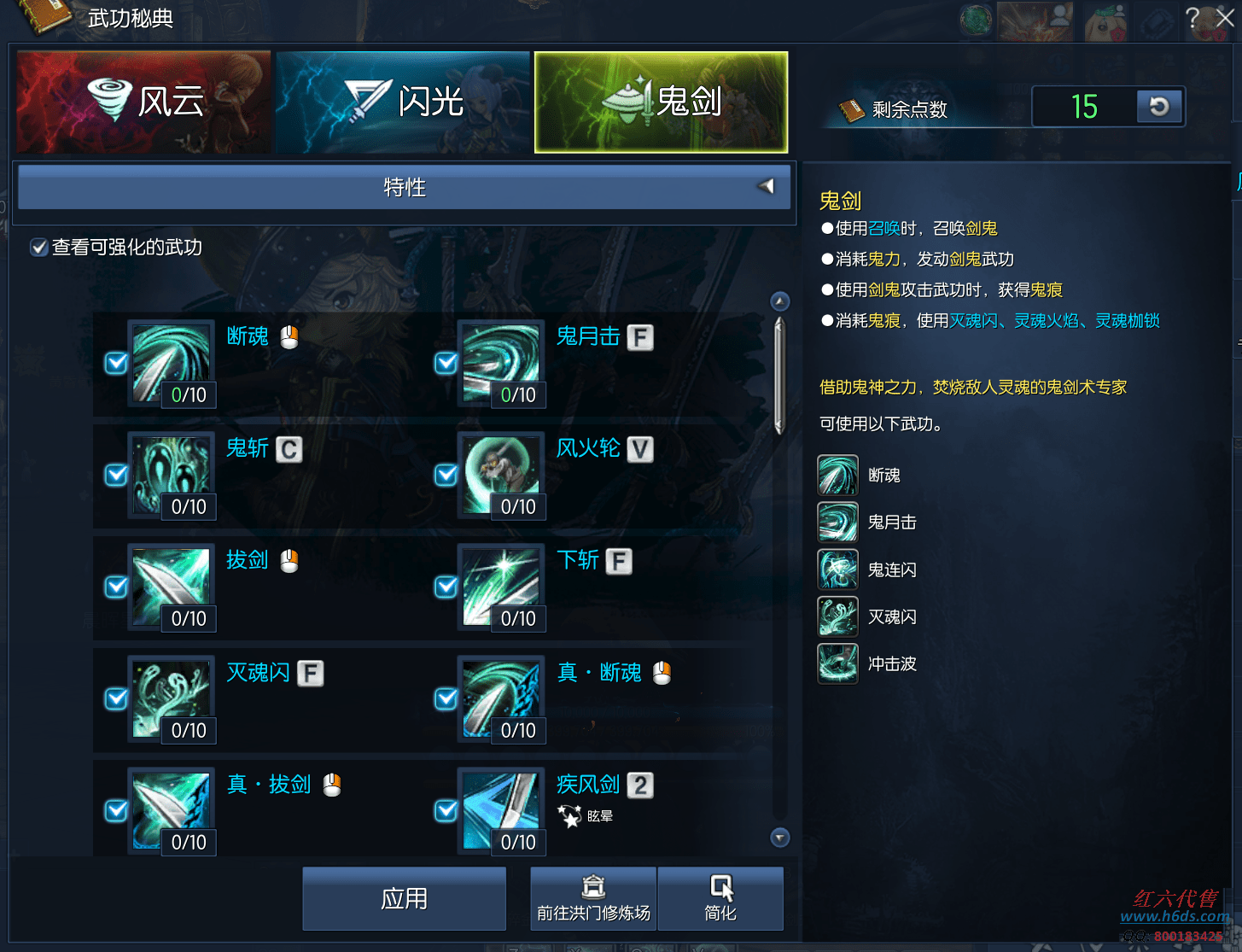
Task: Select the 闪光 skill tab
Action: coord(403,102)
